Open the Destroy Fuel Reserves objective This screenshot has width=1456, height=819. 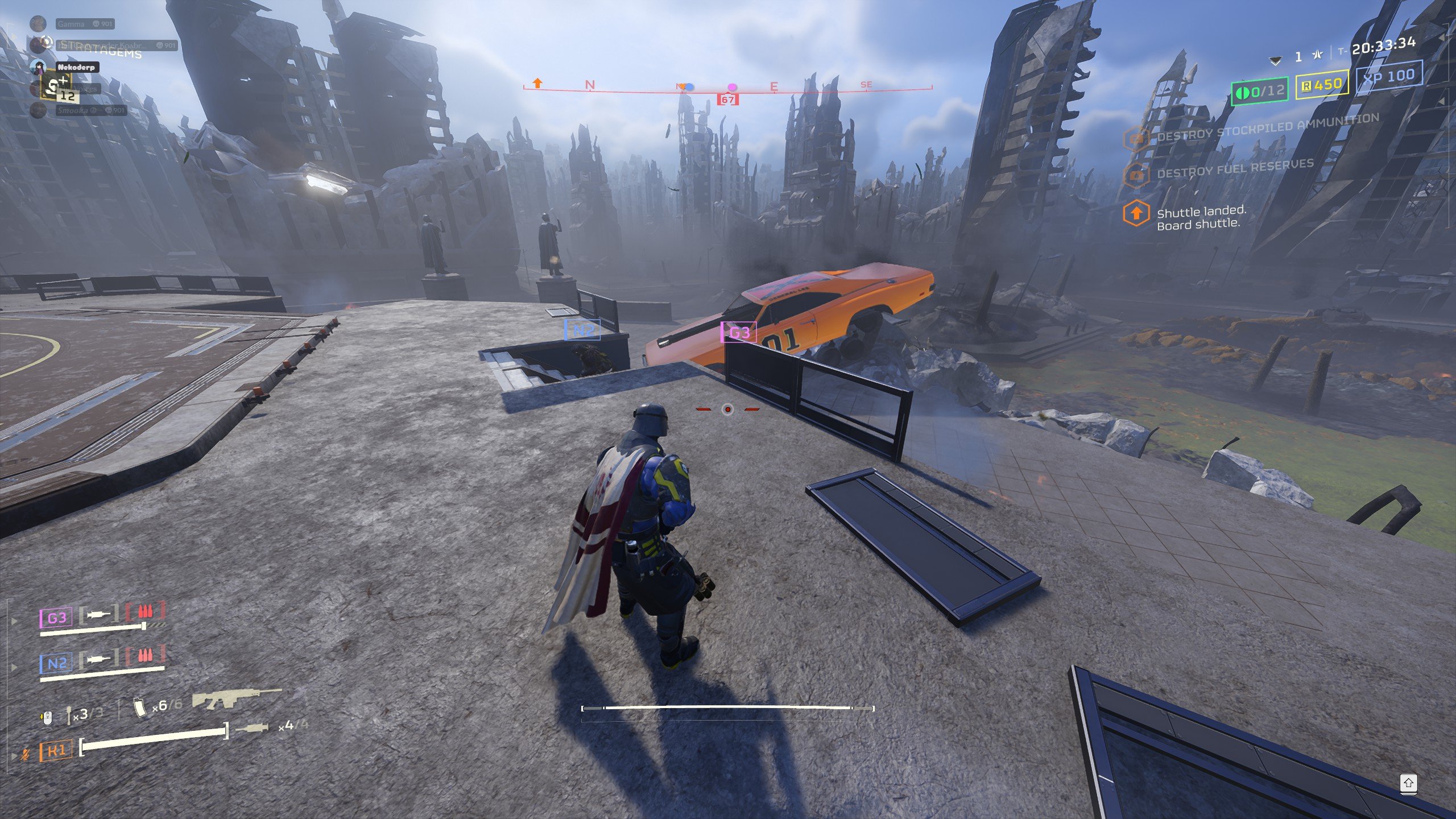pos(1234,168)
